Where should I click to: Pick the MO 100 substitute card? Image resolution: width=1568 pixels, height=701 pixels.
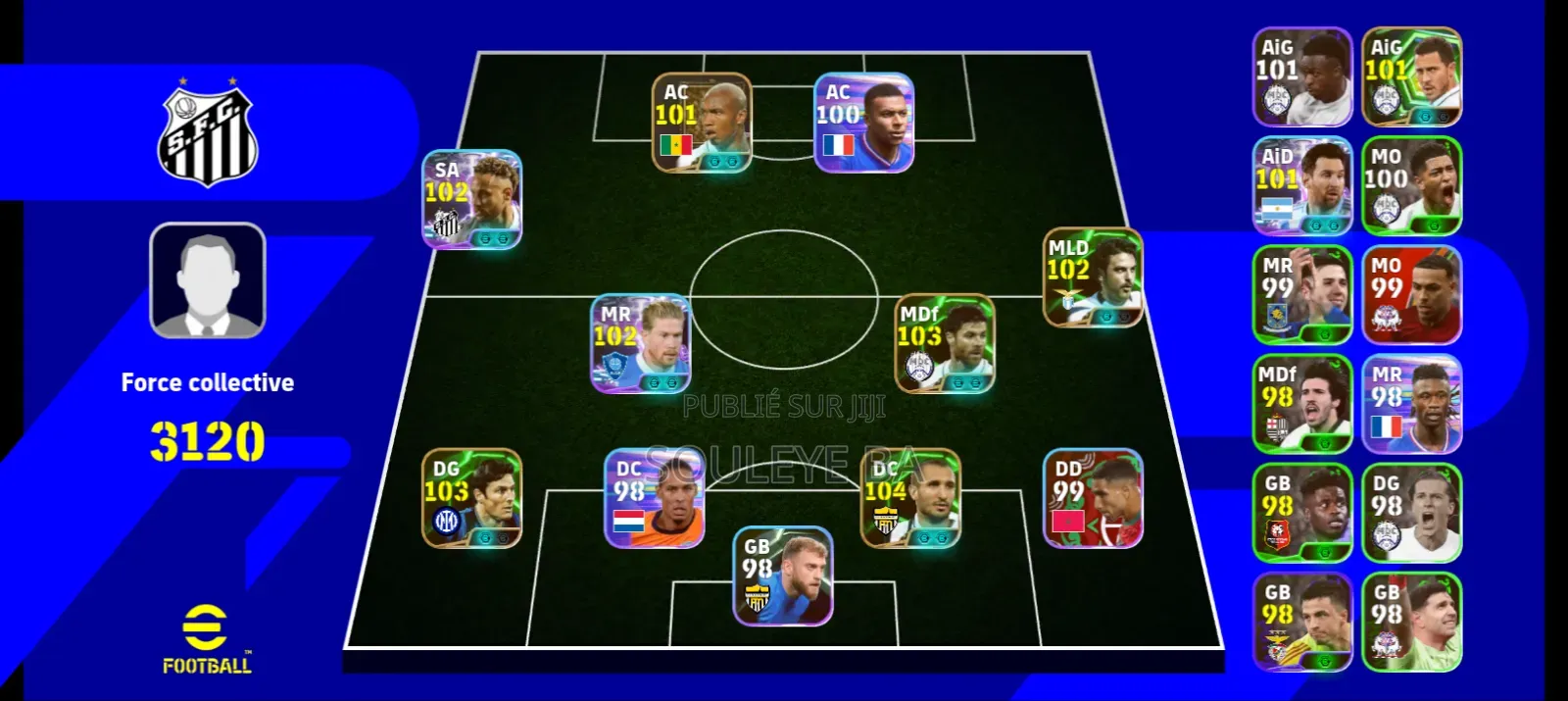coord(1411,186)
